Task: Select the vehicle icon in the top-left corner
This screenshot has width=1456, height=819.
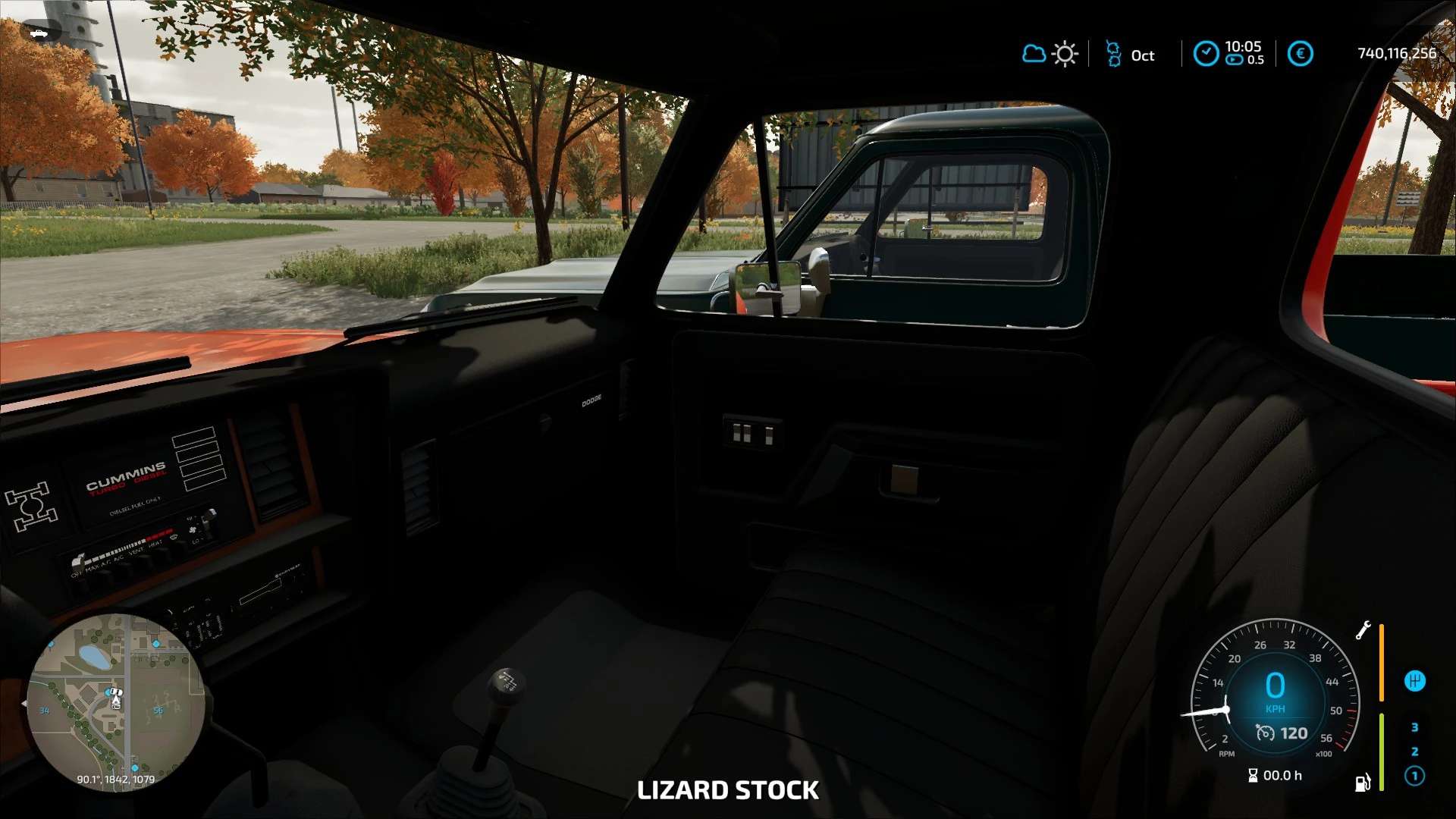Action: click(39, 33)
